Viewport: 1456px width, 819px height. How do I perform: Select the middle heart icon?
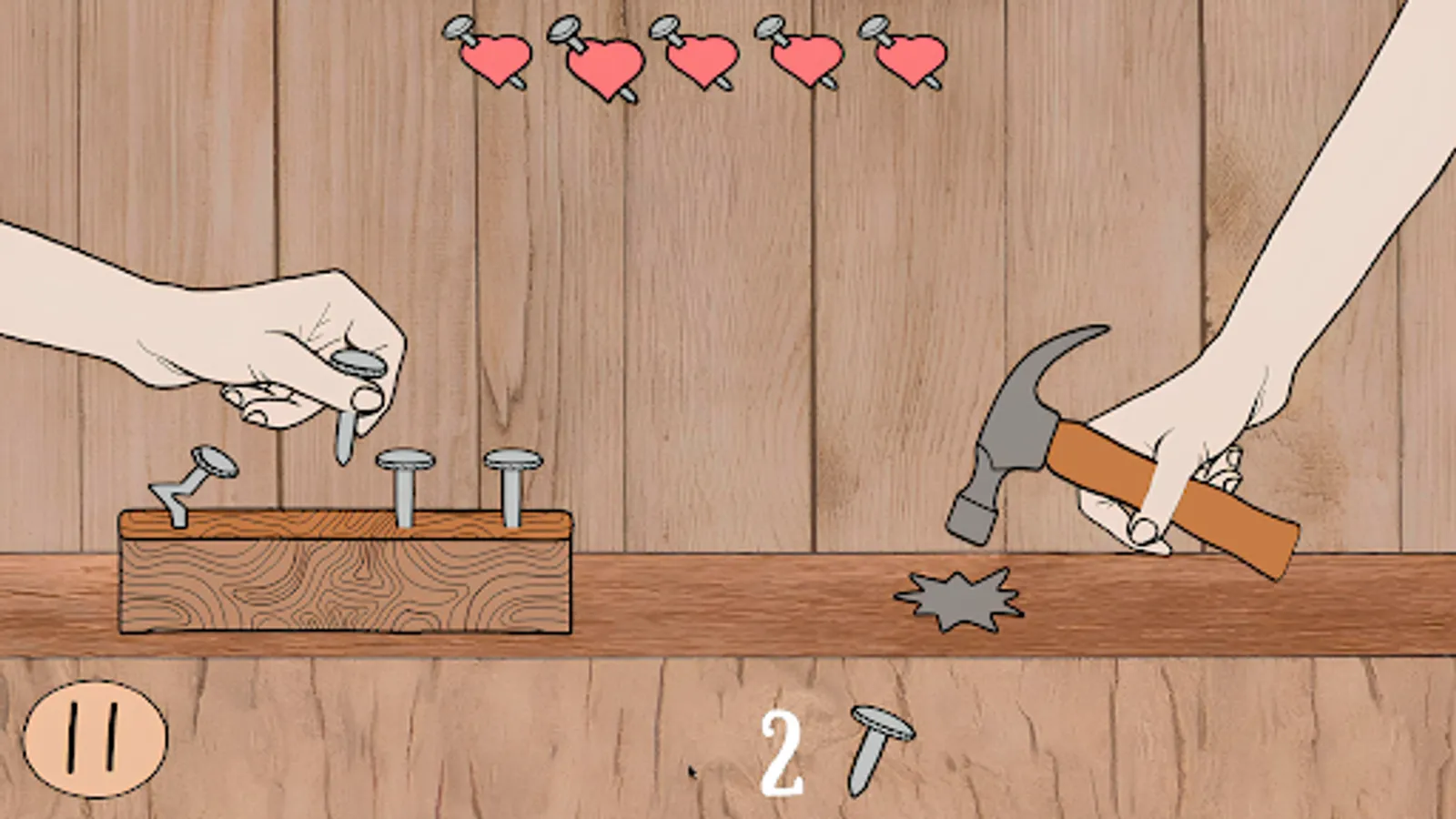click(x=705, y=59)
